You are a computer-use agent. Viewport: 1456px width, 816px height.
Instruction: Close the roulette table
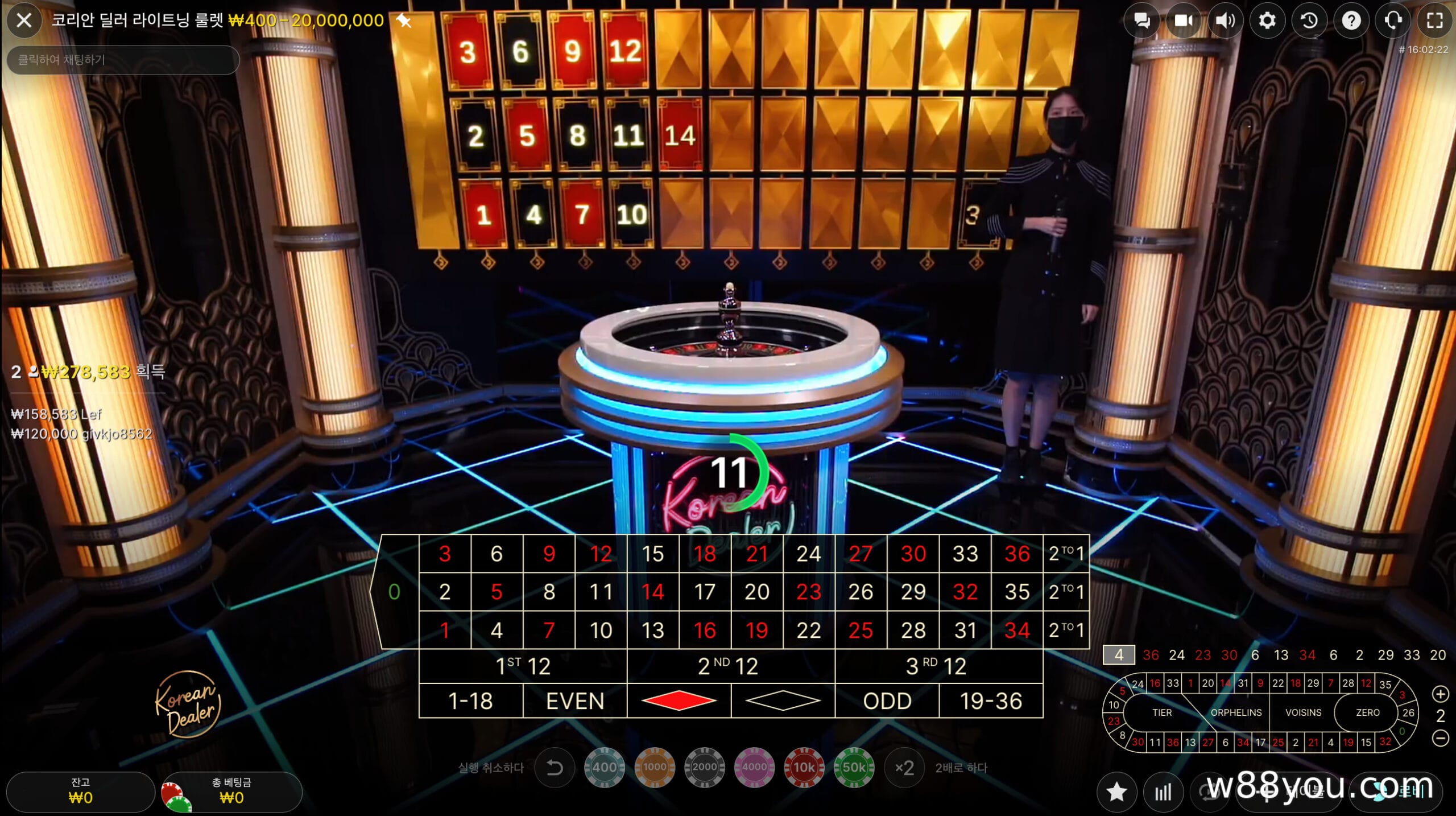[24, 21]
